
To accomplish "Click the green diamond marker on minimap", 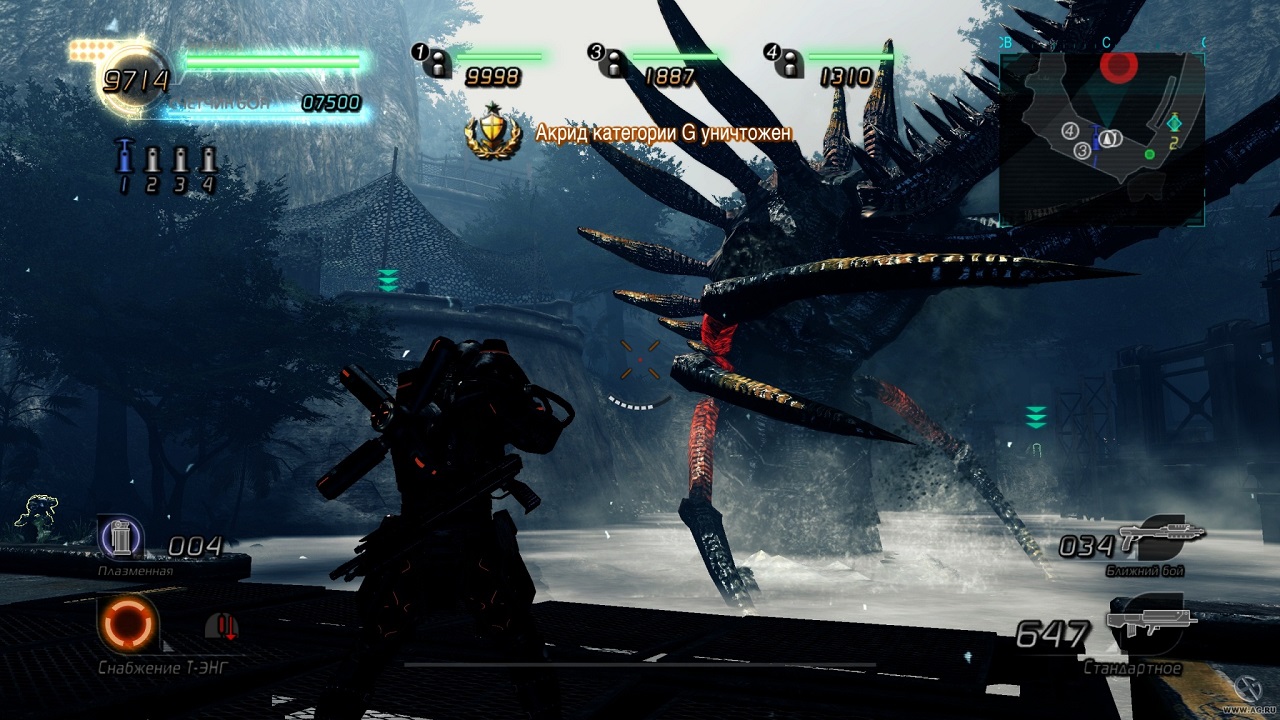I will 1175,123.
